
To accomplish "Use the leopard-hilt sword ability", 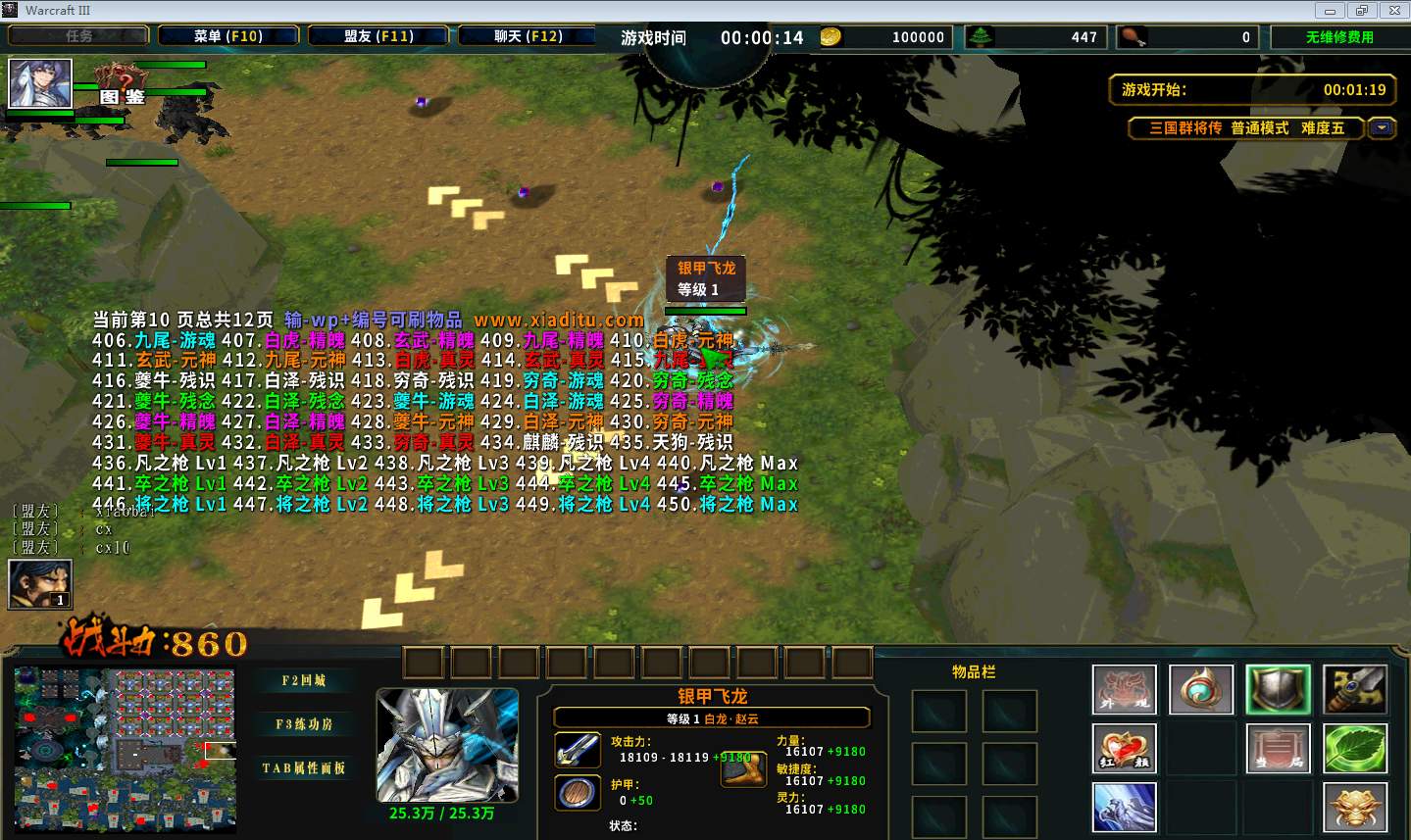I will [x=1354, y=690].
